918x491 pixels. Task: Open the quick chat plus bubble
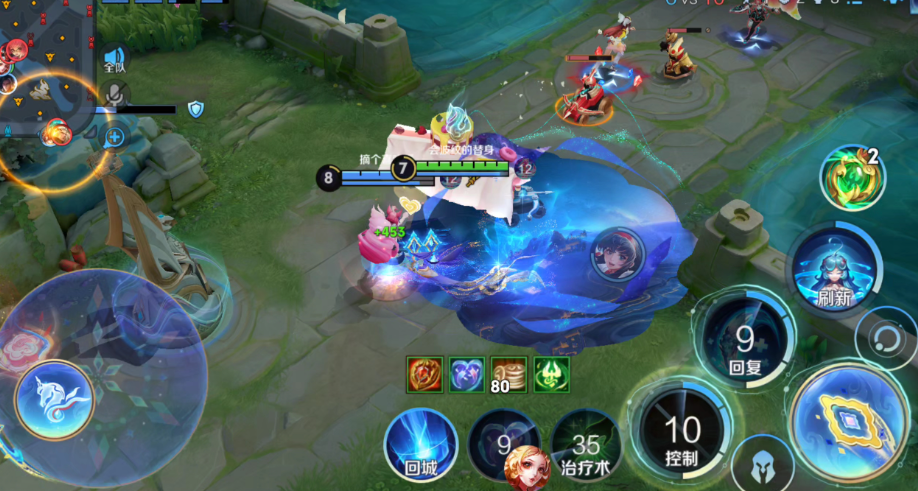[x=115, y=136]
